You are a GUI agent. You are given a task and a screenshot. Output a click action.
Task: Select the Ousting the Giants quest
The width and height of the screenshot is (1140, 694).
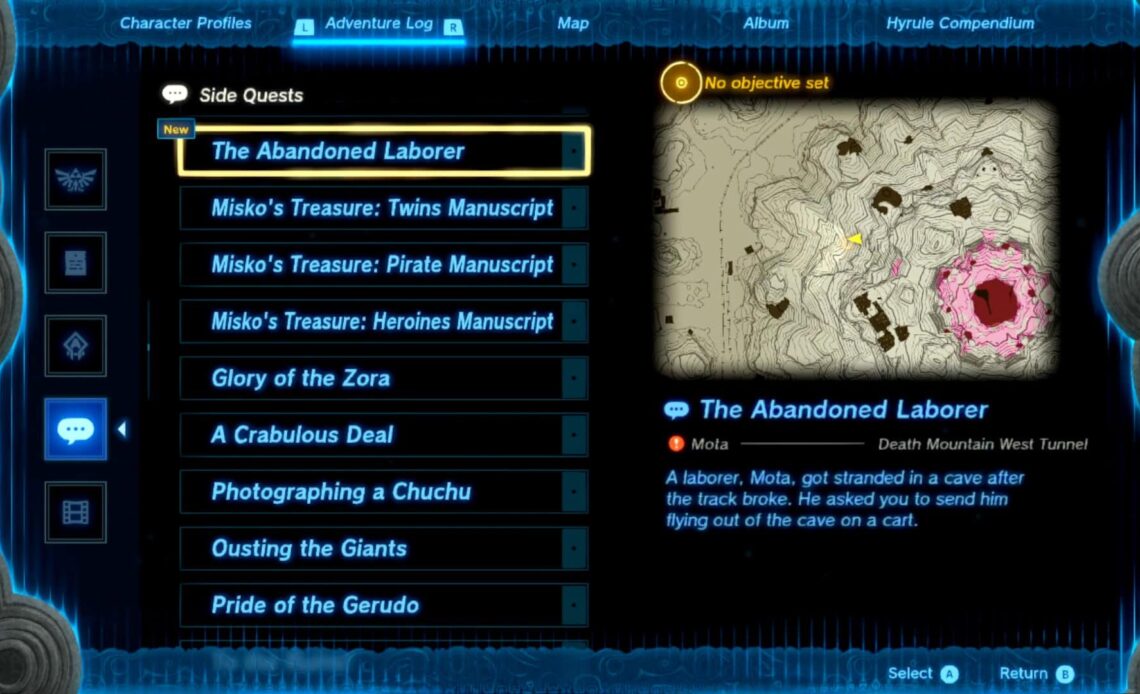click(x=384, y=548)
